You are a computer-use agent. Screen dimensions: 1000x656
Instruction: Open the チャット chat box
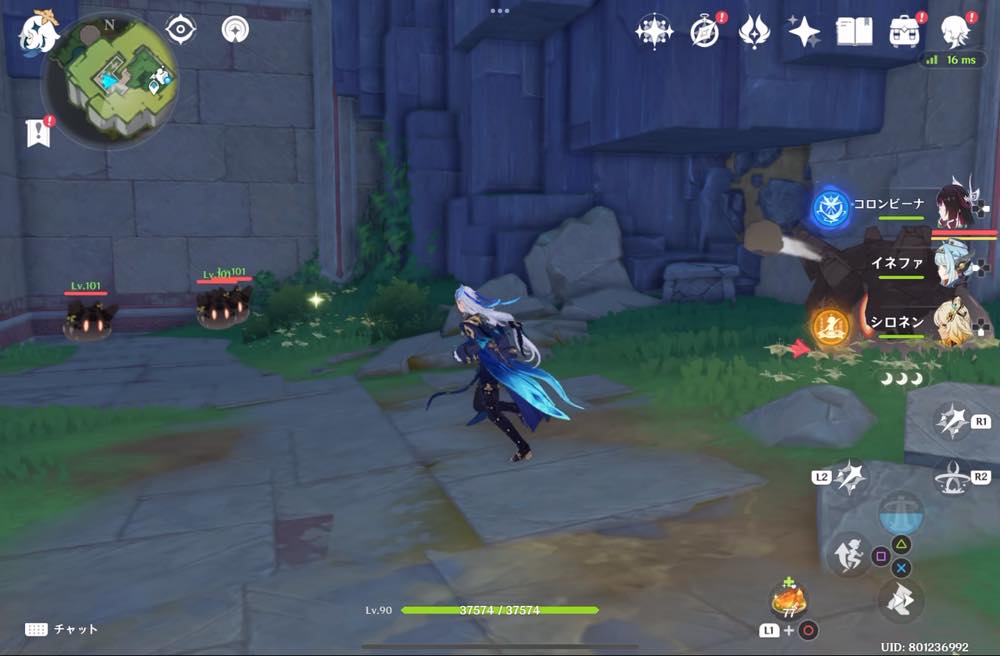(x=62, y=629)
